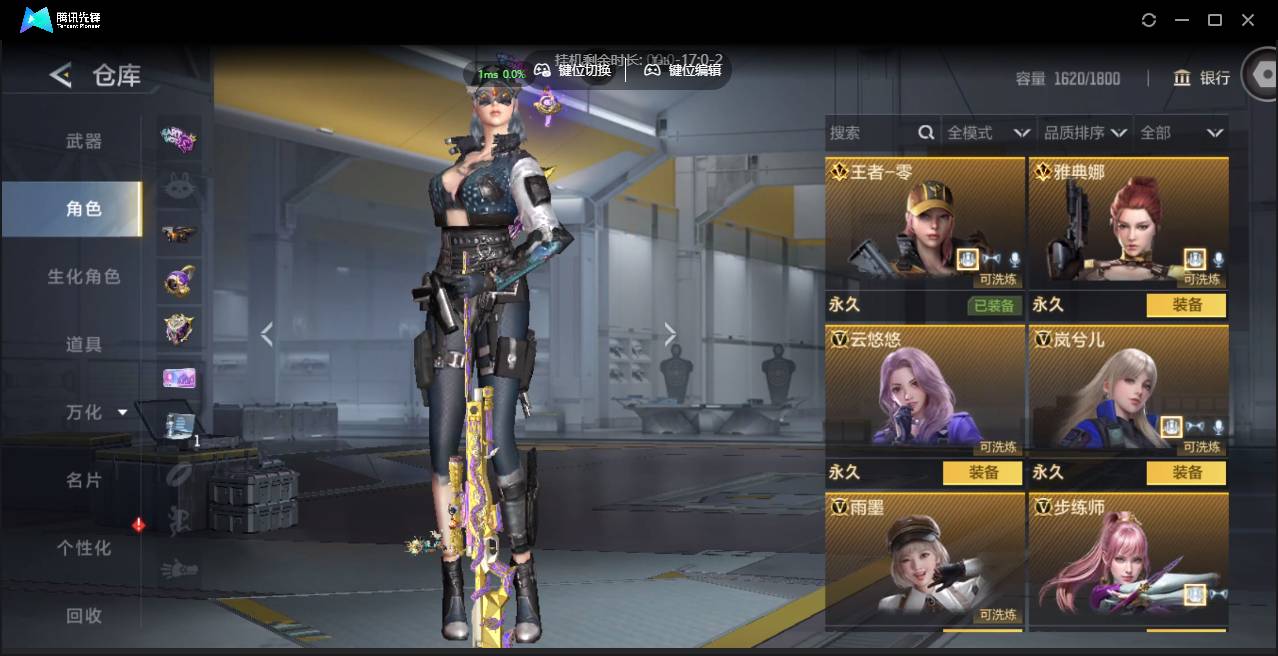
Task: Go back using the 仓库 back arrow
Action: (61, 75)
